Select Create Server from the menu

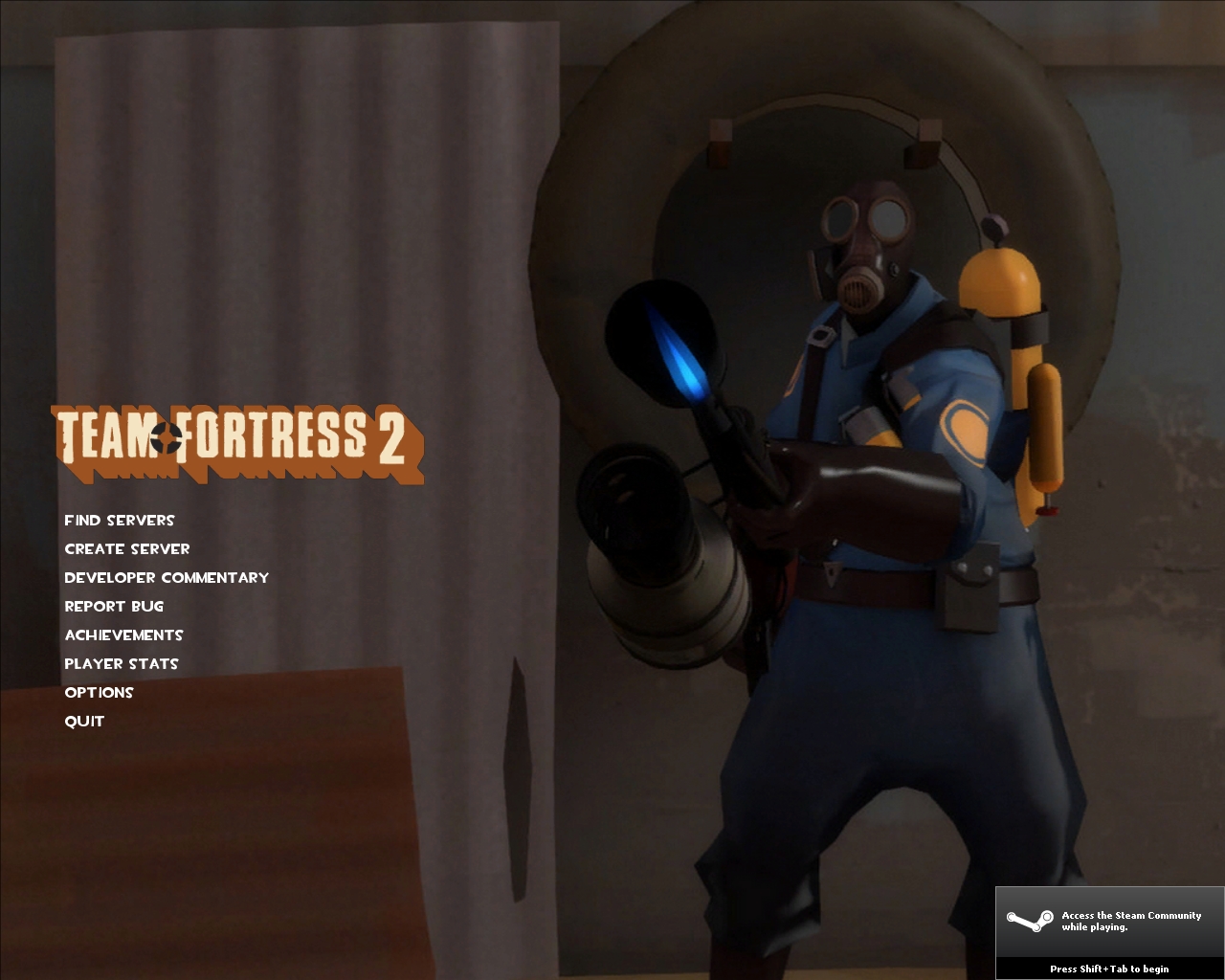pyautogui.click(x=126, y=548)
